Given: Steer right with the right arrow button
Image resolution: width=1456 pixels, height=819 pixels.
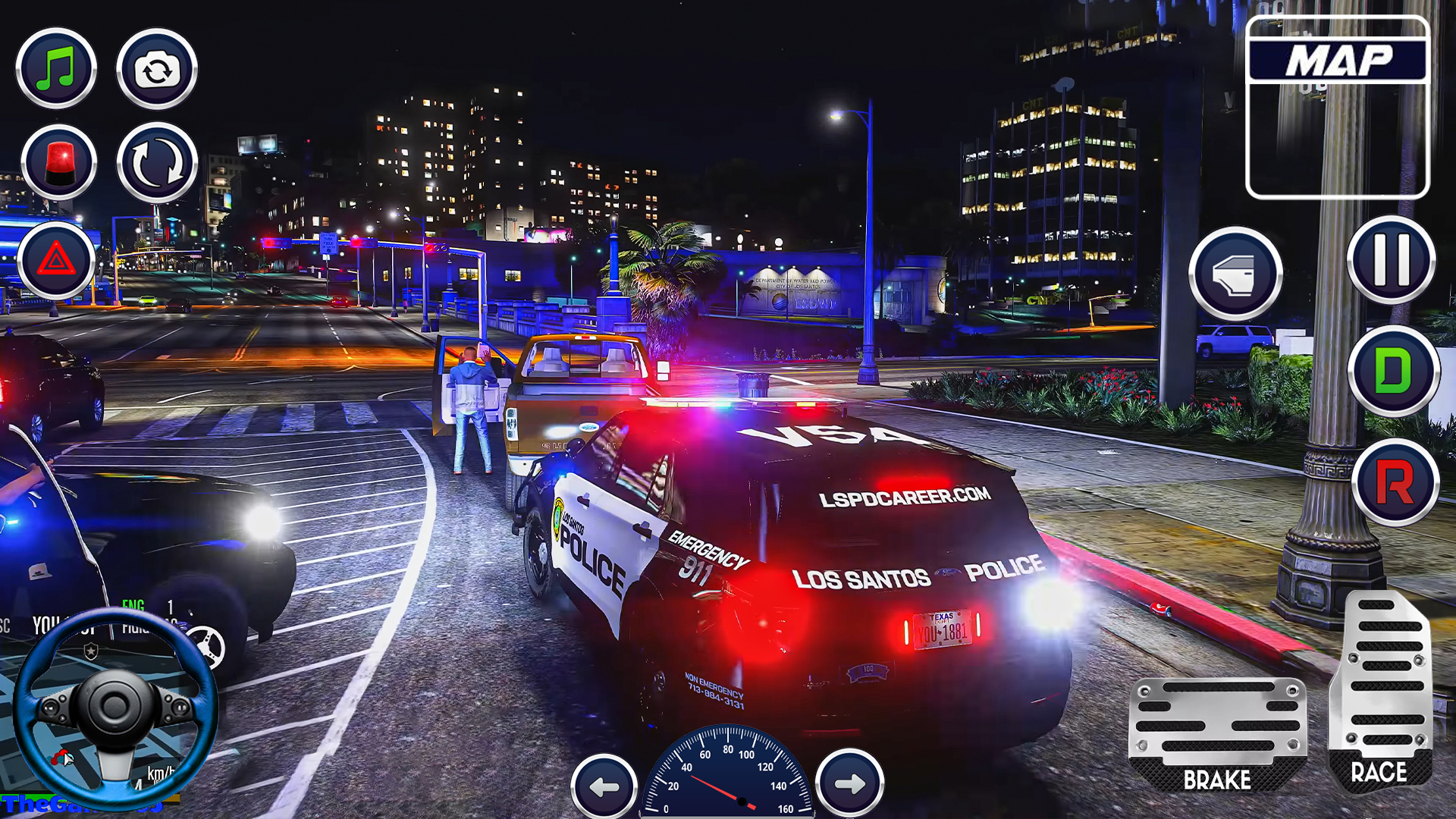Looking at the screenshot, I should (x=849, y=783).
